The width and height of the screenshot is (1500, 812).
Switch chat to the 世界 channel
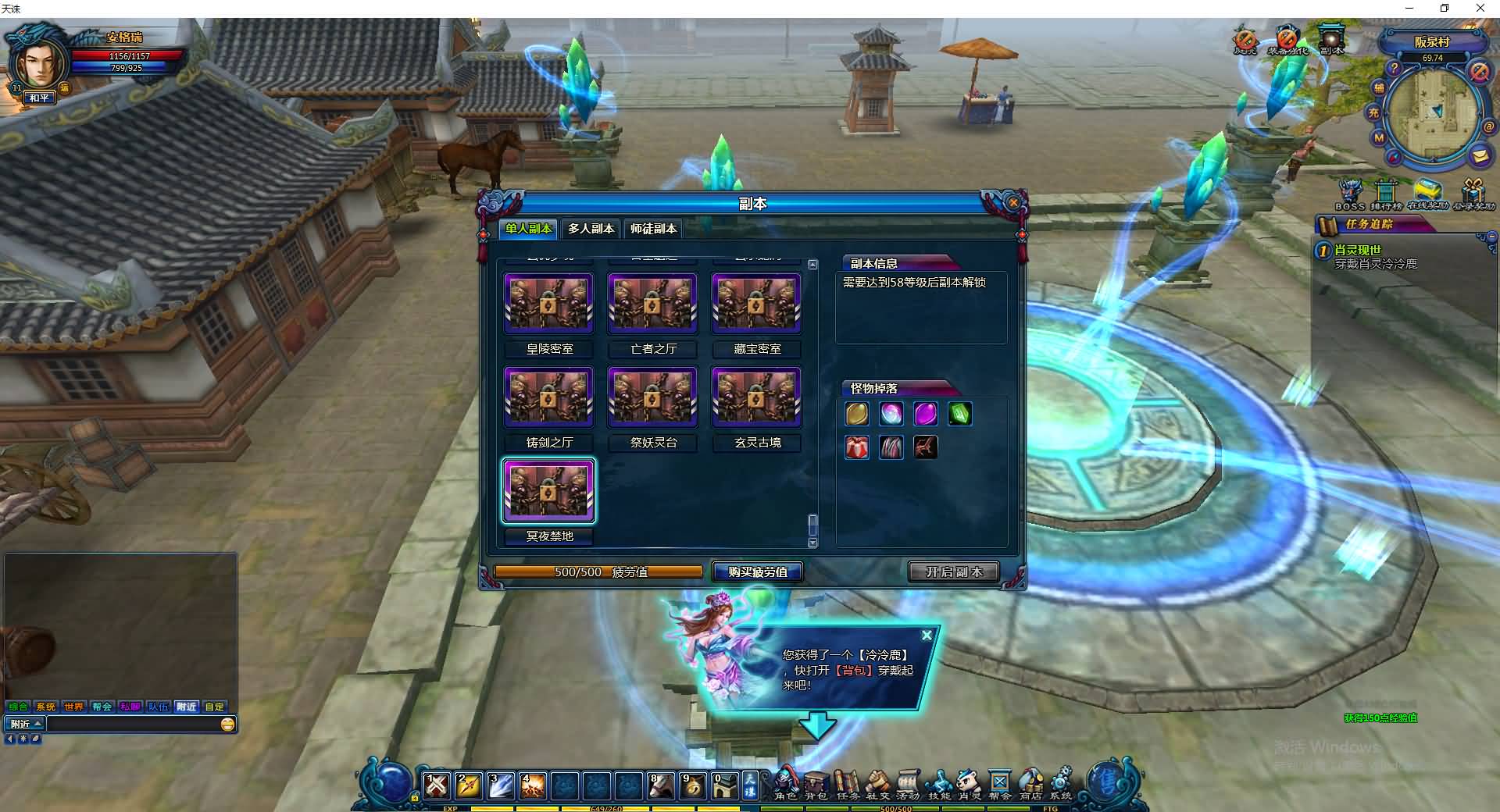[x=73, y=707]
